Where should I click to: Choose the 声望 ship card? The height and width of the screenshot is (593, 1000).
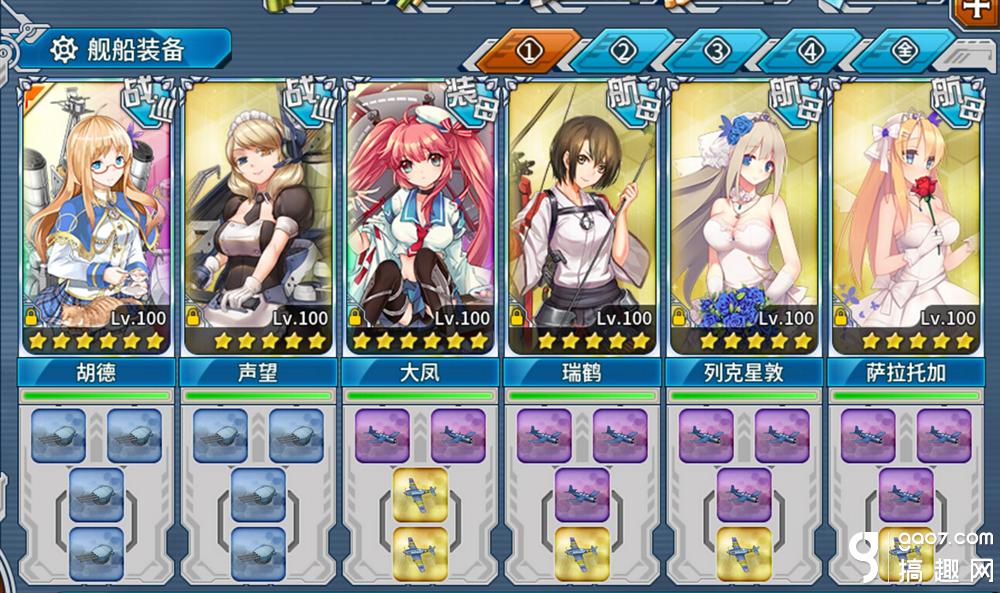pyautogui.click(x=257, y=220)
